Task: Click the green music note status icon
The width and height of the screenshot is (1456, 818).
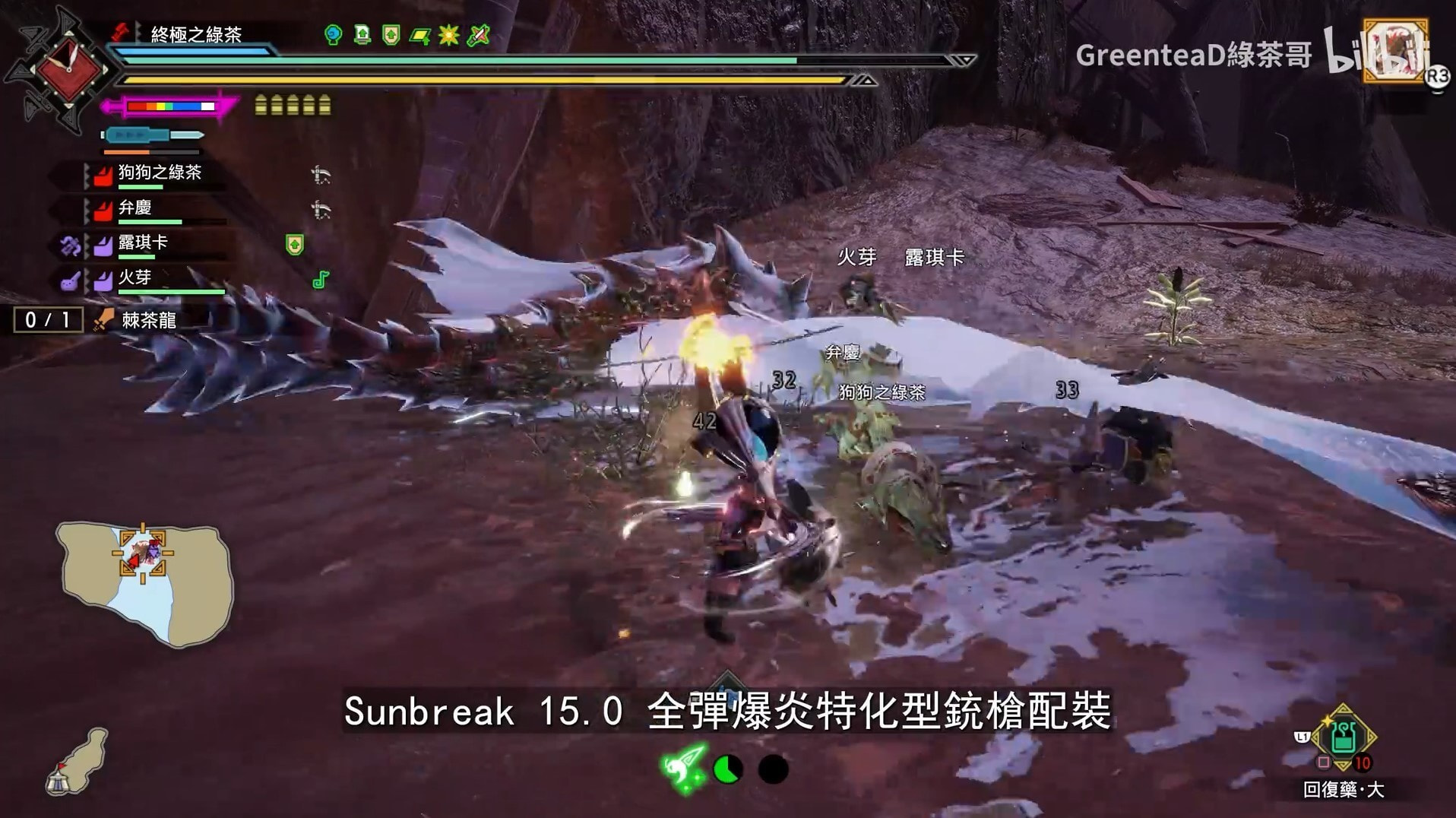Action: pos(321,280)
